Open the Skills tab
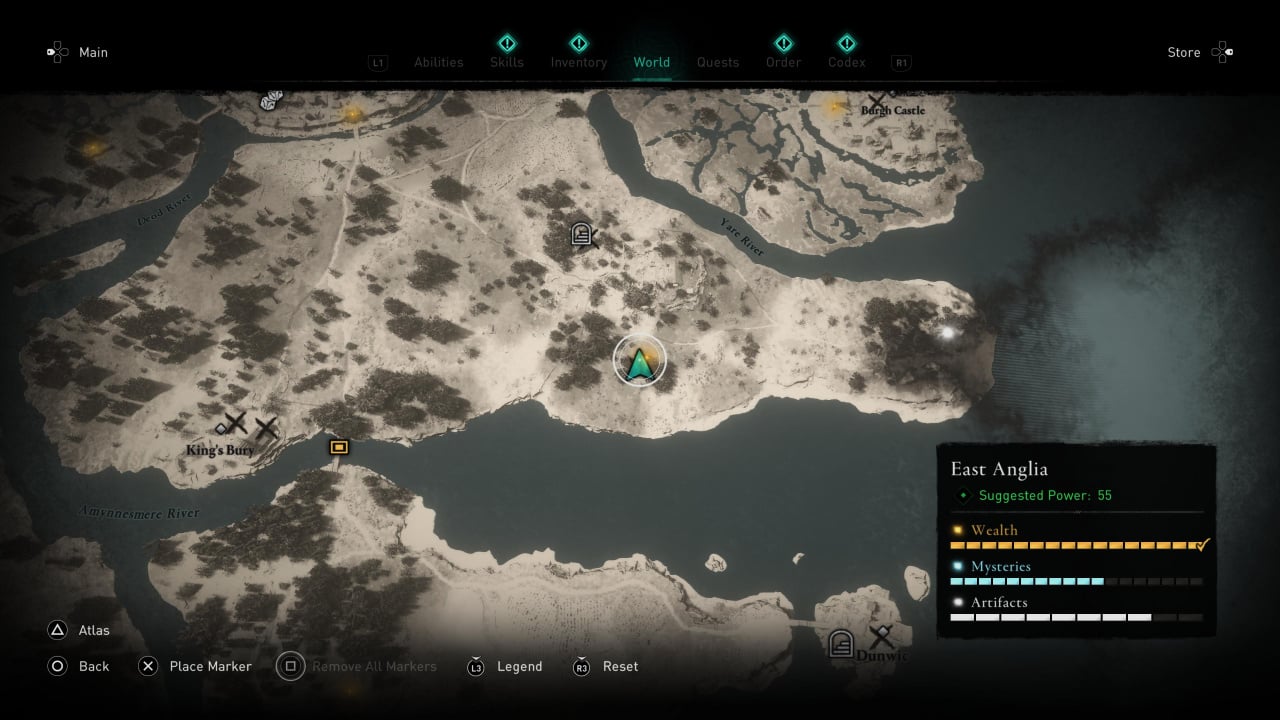 [507, 62]
